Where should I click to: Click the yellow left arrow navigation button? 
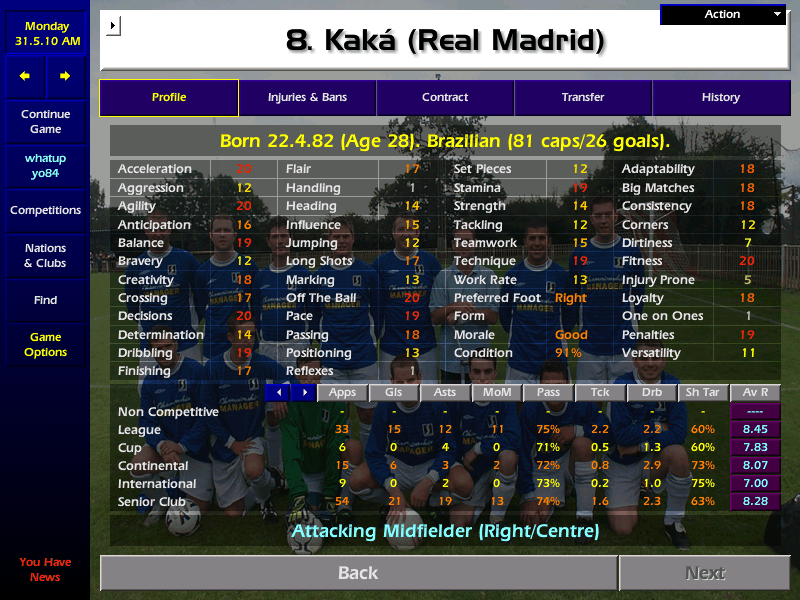[x=25, y=76]
